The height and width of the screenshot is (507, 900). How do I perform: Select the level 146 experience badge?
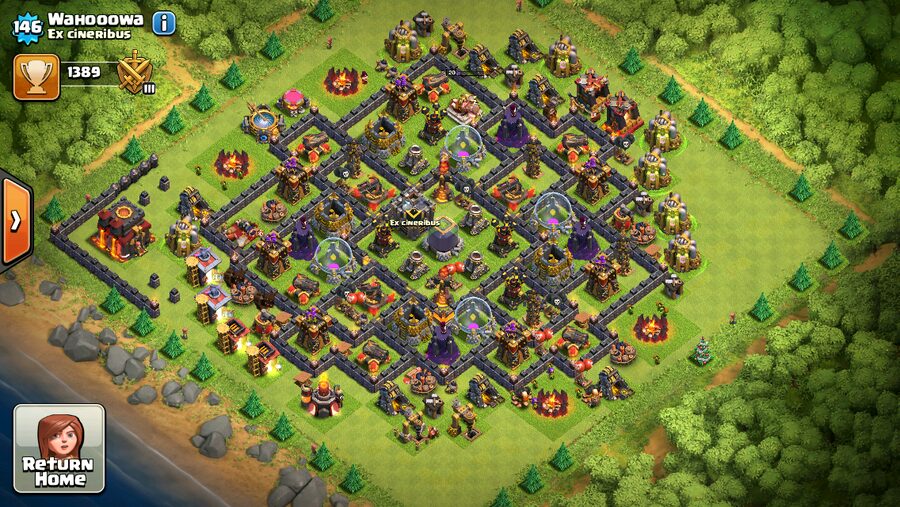pos(26,26)
